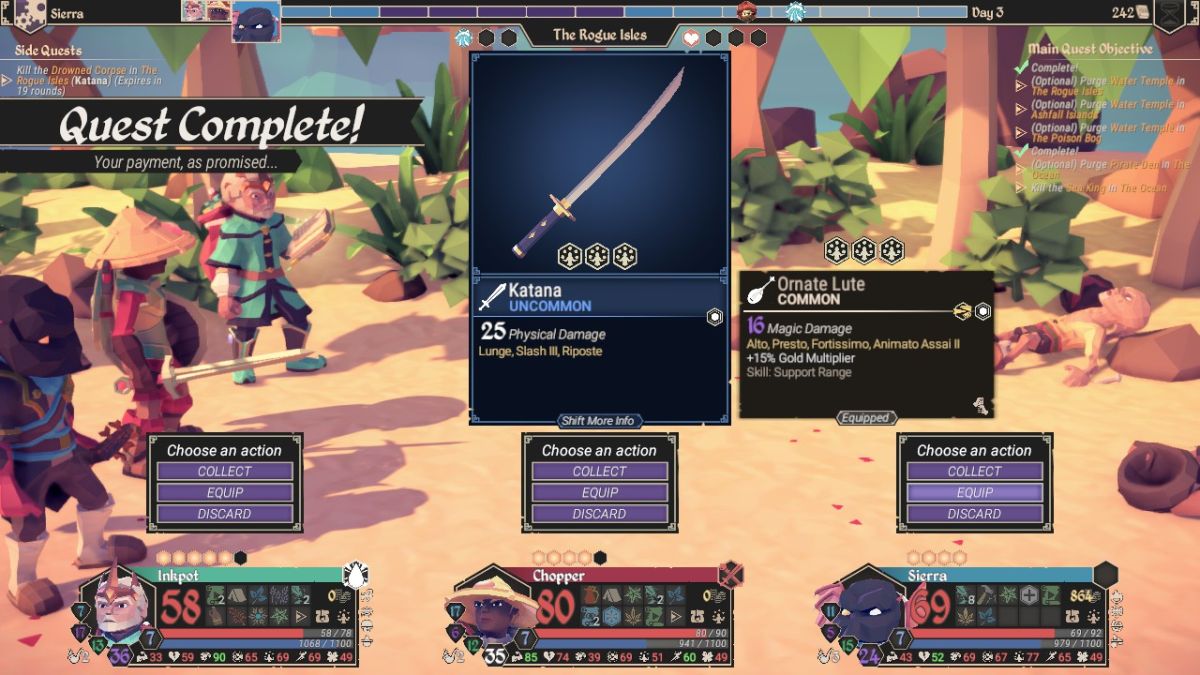Screen dimensions: 1200x675
Task: Choose COLLECT in Chopper's action panel
Action: pos(600,471)
